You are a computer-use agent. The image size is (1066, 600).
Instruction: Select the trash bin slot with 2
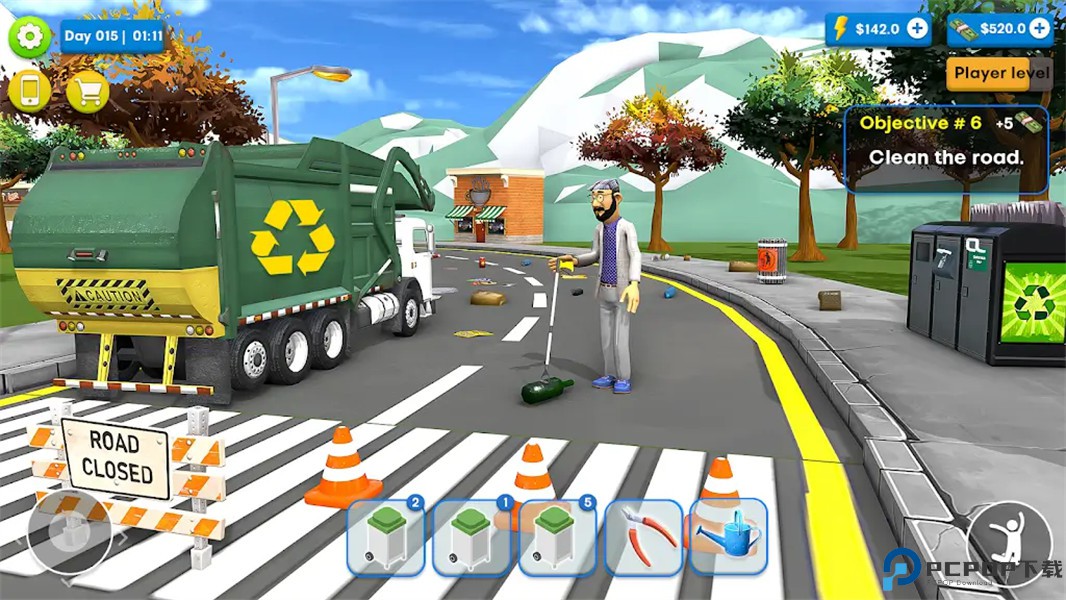(x=386, y=538)
